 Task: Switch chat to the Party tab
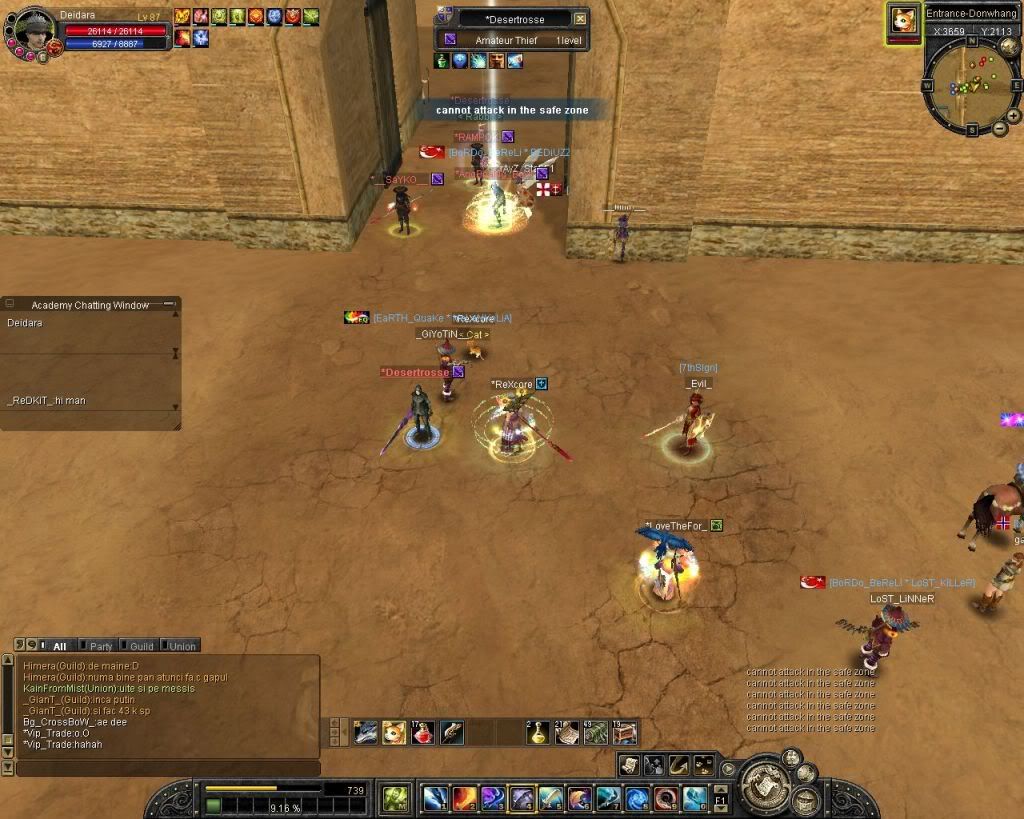pos(98,646)
